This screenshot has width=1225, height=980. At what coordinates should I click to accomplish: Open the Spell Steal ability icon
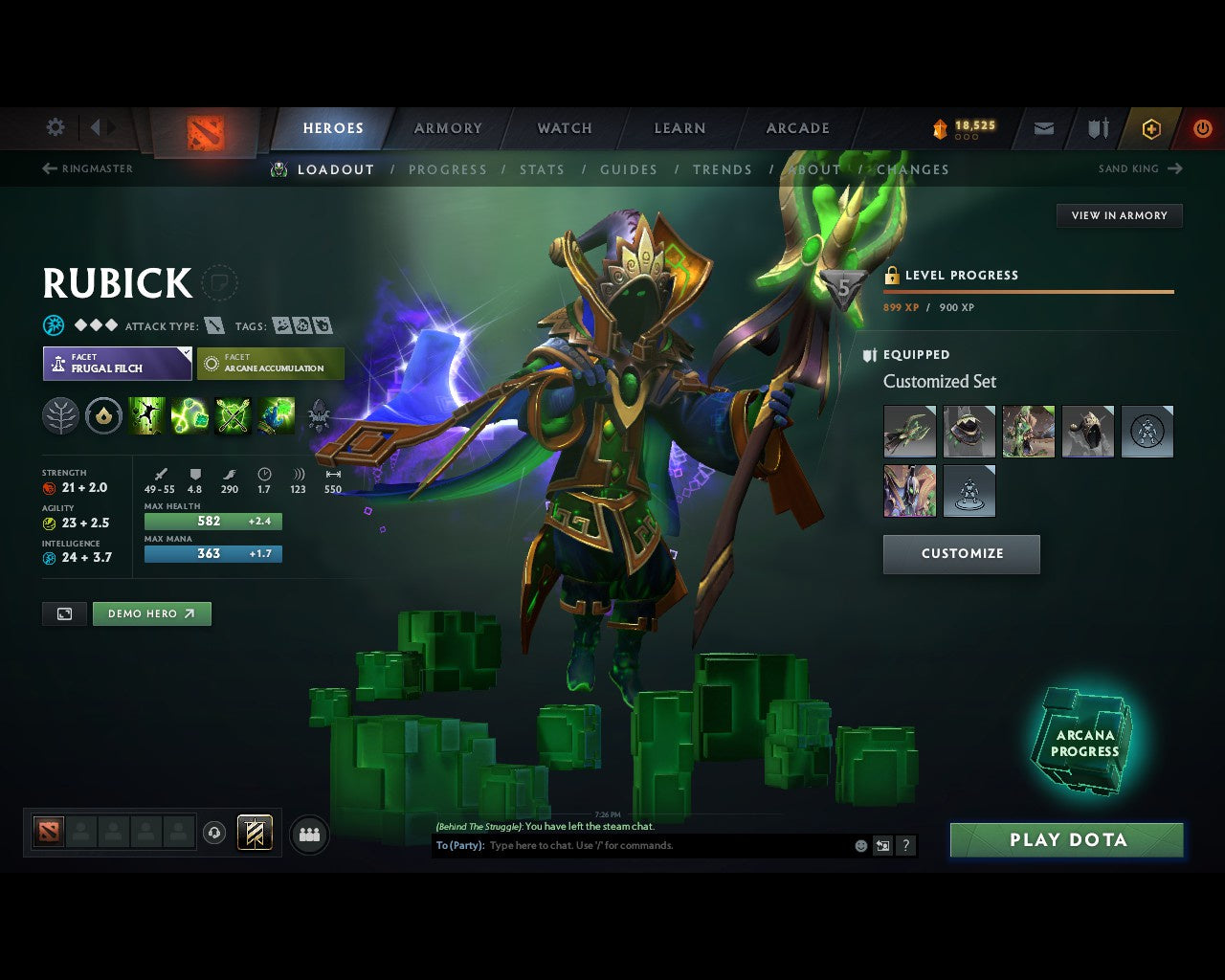coord(277,415)
